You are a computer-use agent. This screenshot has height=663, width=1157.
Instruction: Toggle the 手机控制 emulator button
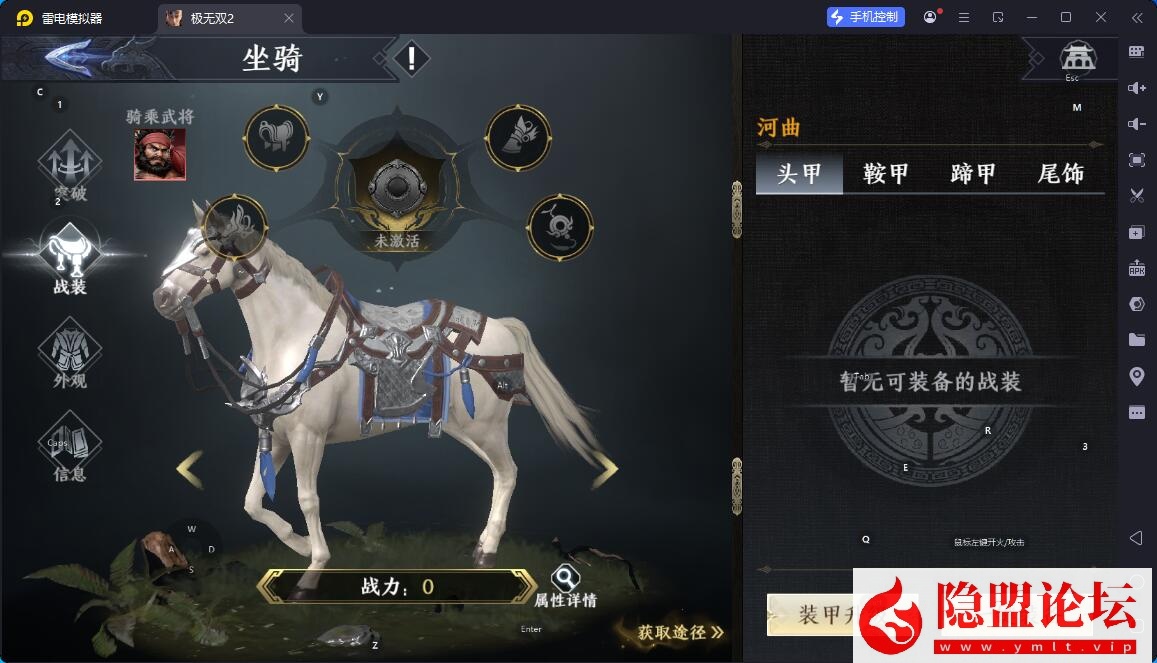865,17
